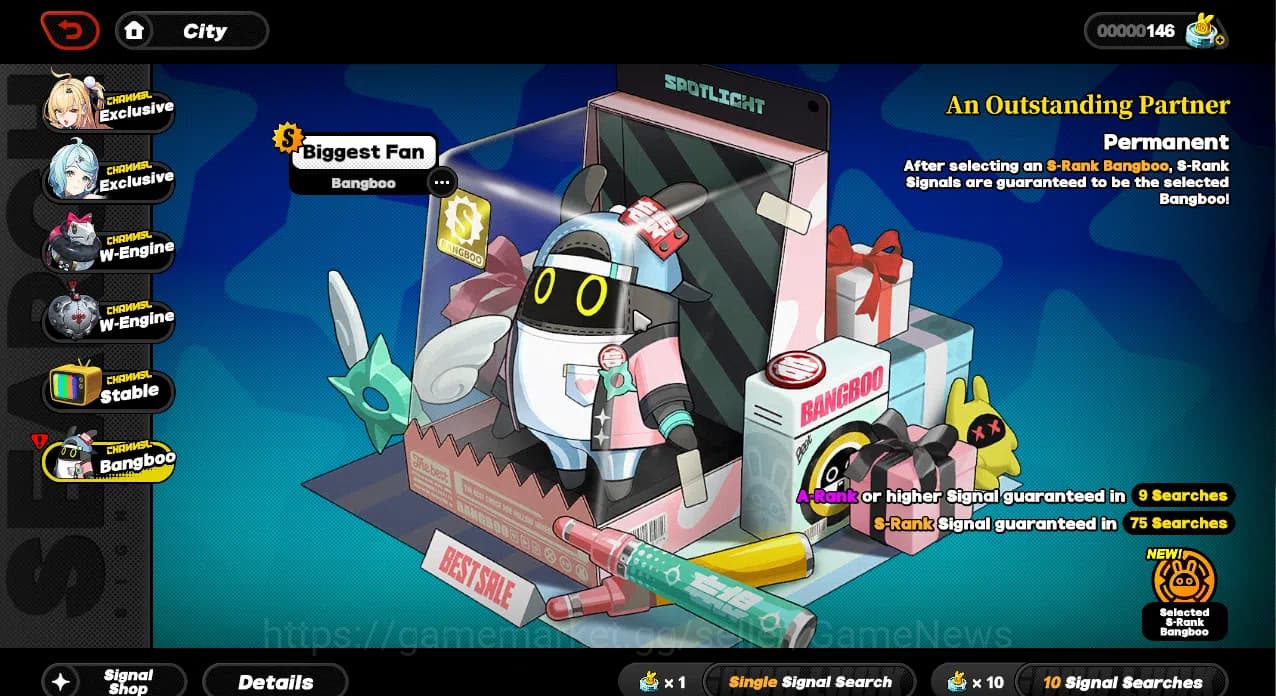1276x696 pixels.
Task: Select the Bangboo channel tab
Action: click(108, 460)
